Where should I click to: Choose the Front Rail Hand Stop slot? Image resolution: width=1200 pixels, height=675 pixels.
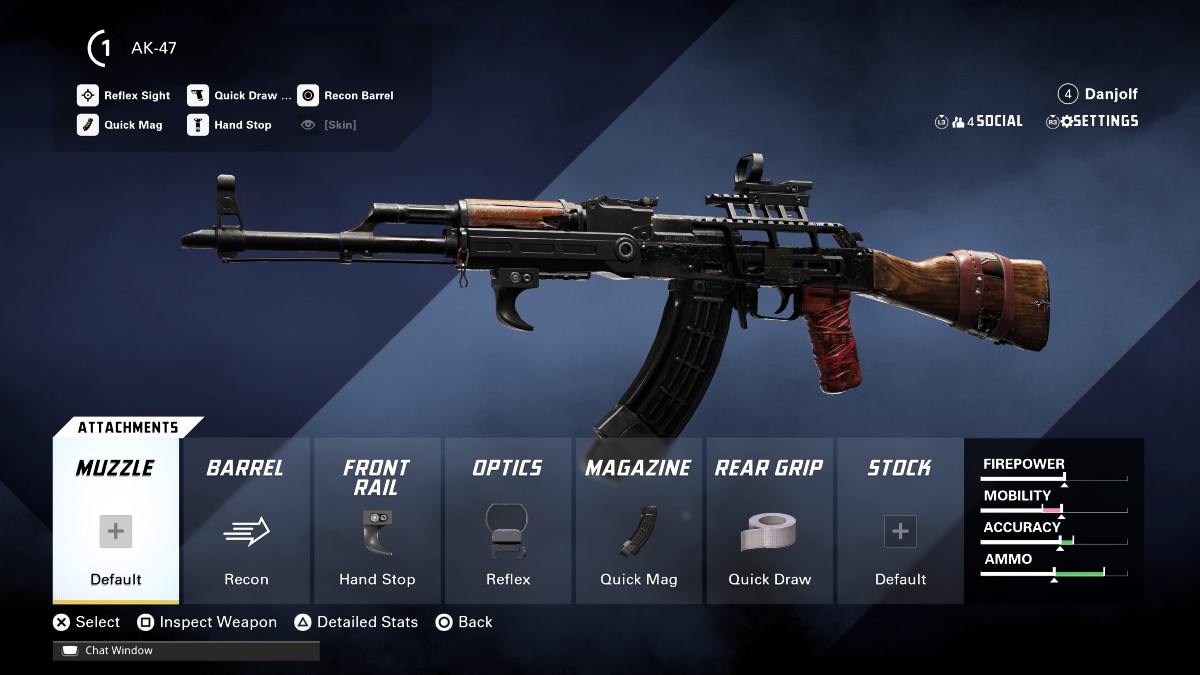[x=377, y=521]
